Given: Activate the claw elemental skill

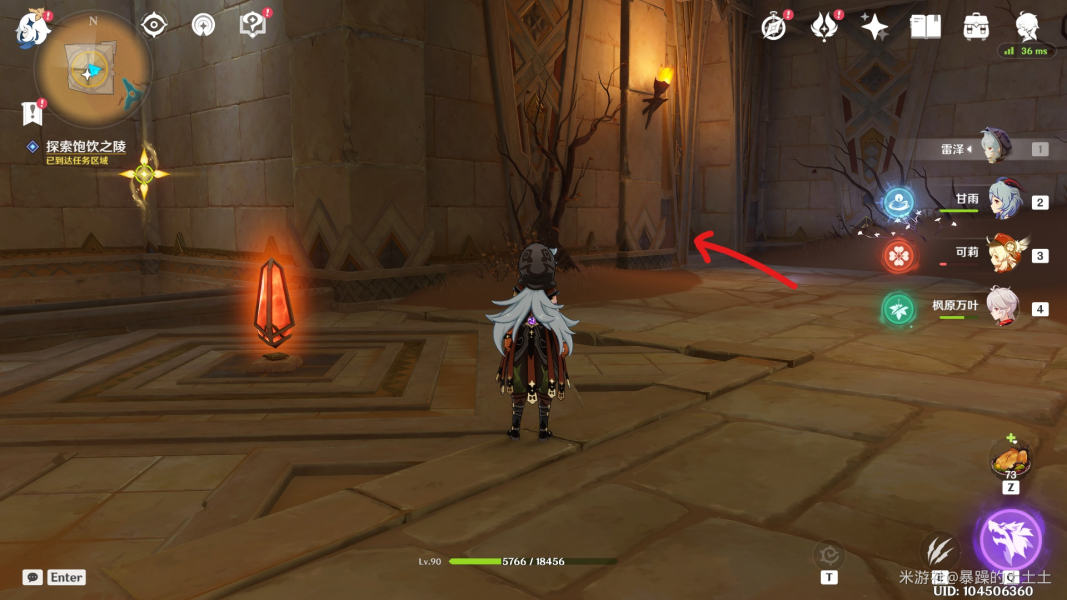Looking at the screenshot, I should [x=940, y=548].
